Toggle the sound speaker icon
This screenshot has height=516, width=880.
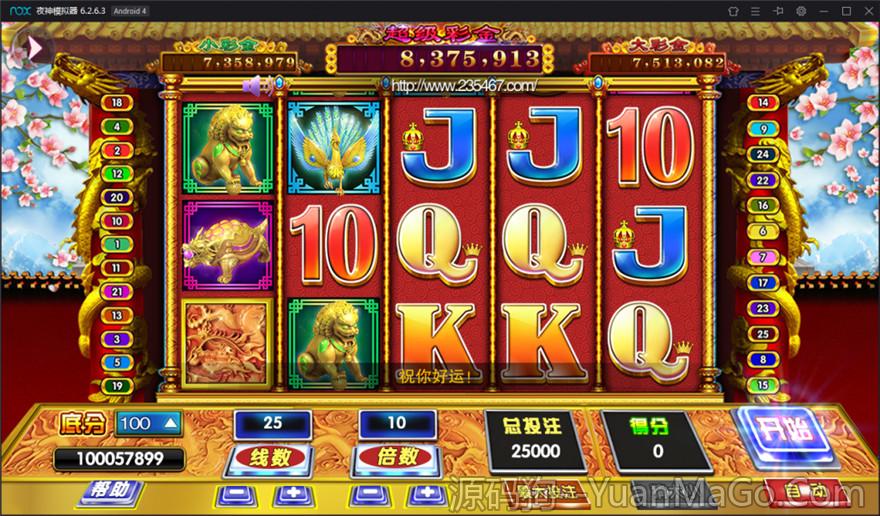[x=257, y=86]
